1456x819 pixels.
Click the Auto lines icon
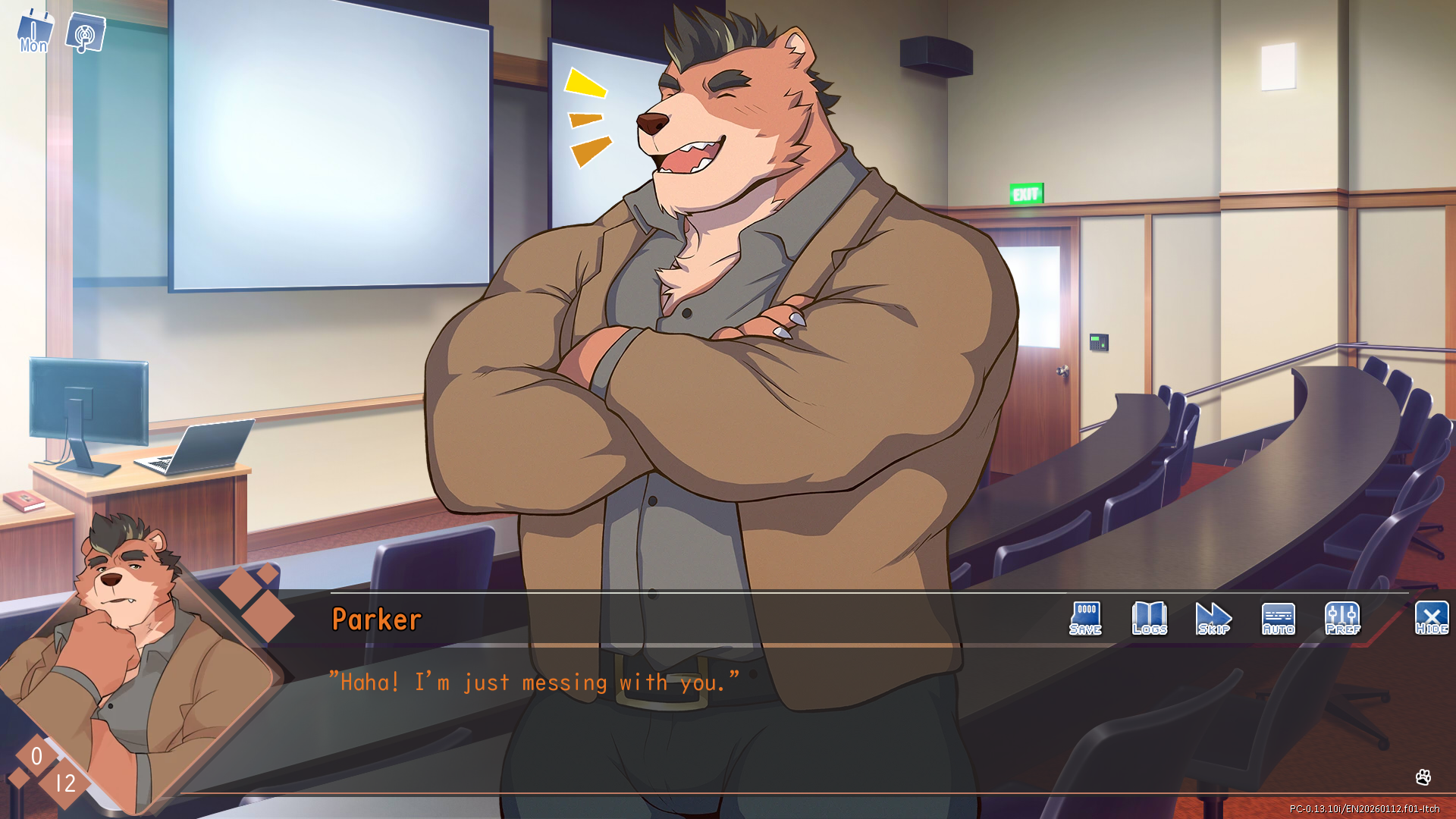click(x=1277, y=614)
